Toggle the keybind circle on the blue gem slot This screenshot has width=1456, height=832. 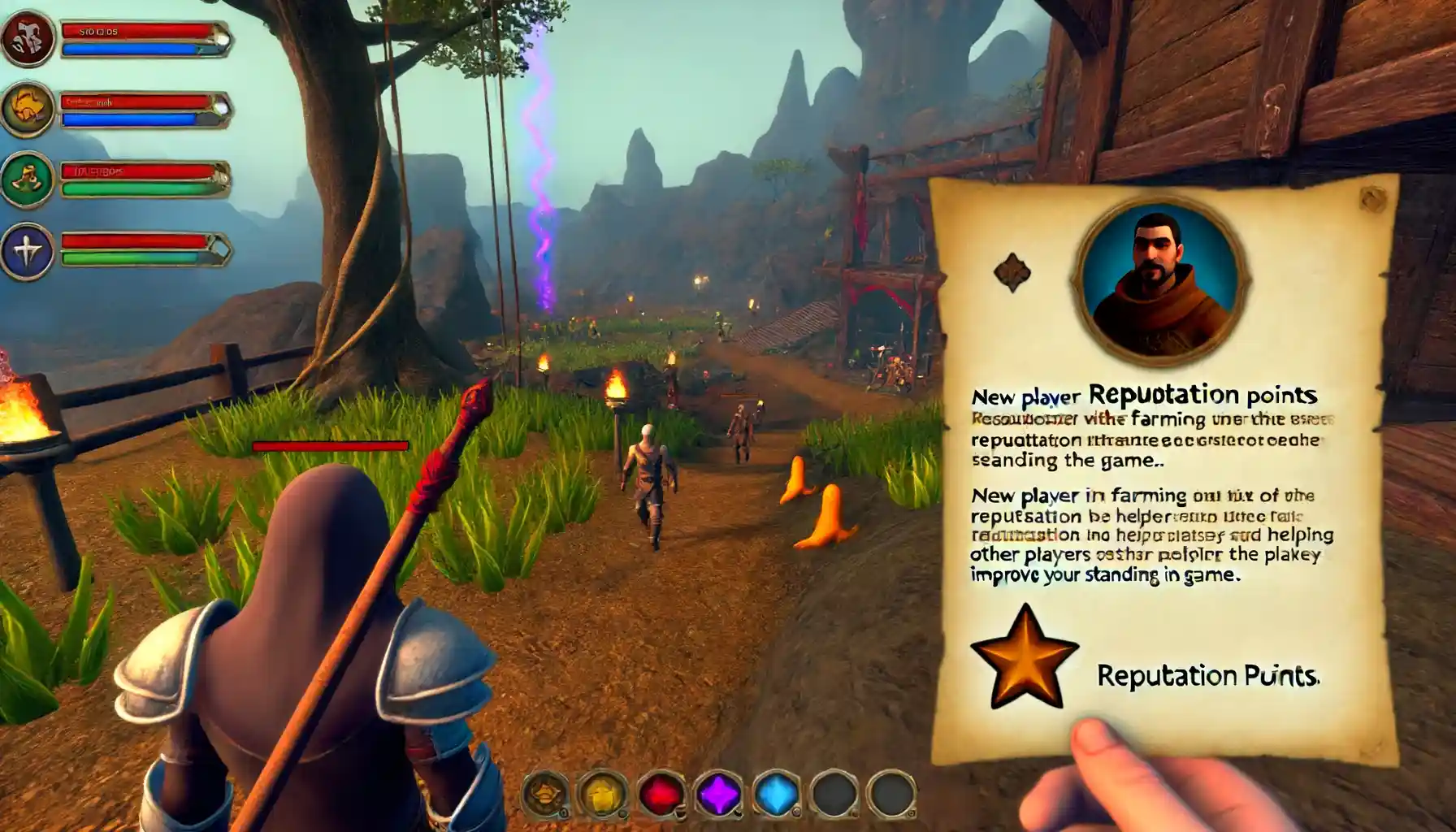click(796, 812)
